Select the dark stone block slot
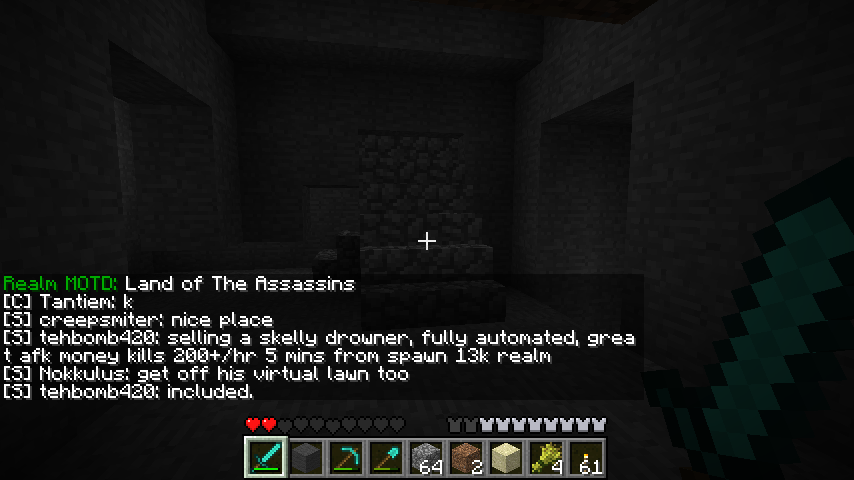854x480 pixels. pyautogui.click(x=307, y=458)
